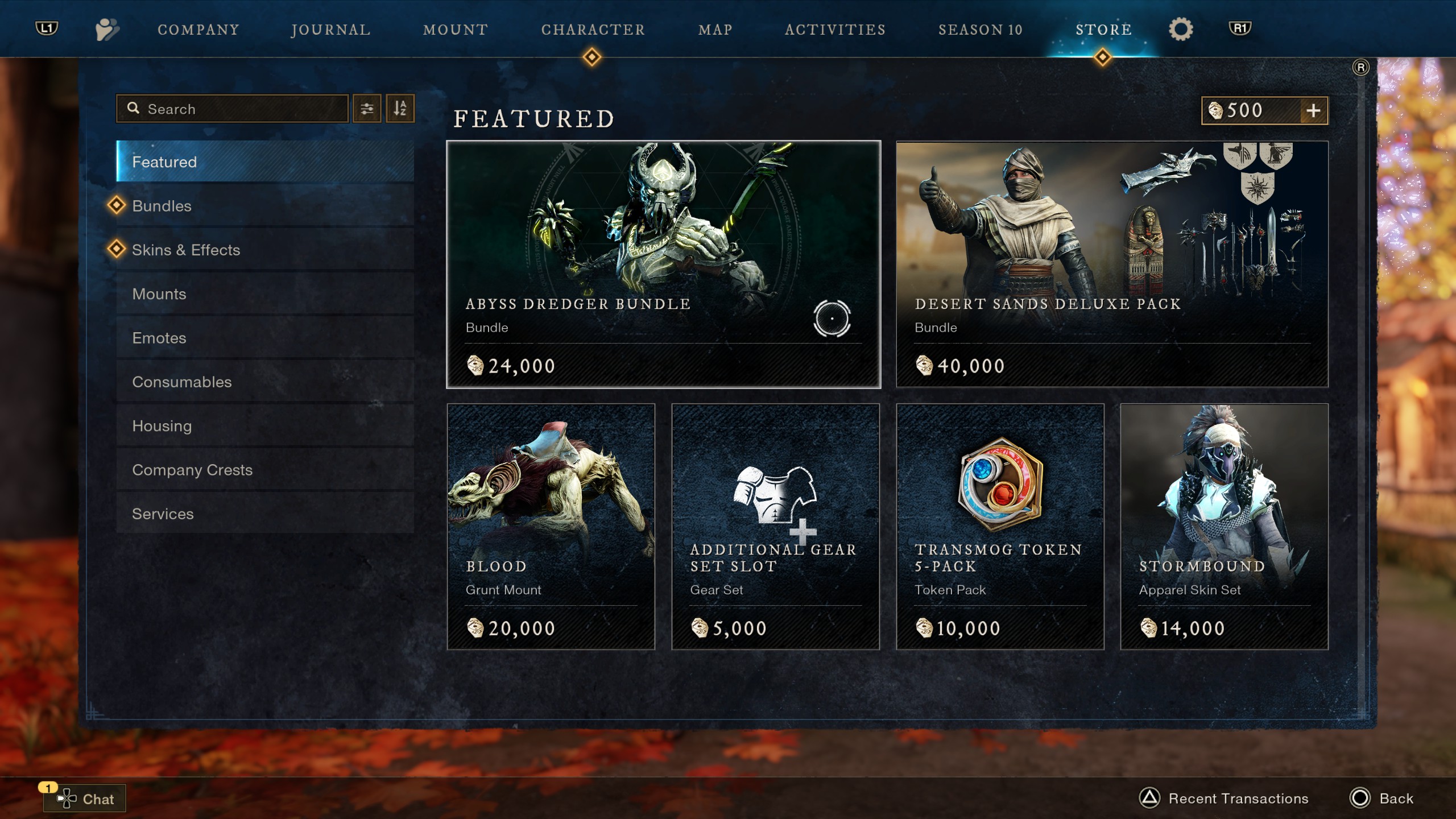Viewport: 1456px width, 819px height.
Task: Open the store filter options icon
Action: 367,108
